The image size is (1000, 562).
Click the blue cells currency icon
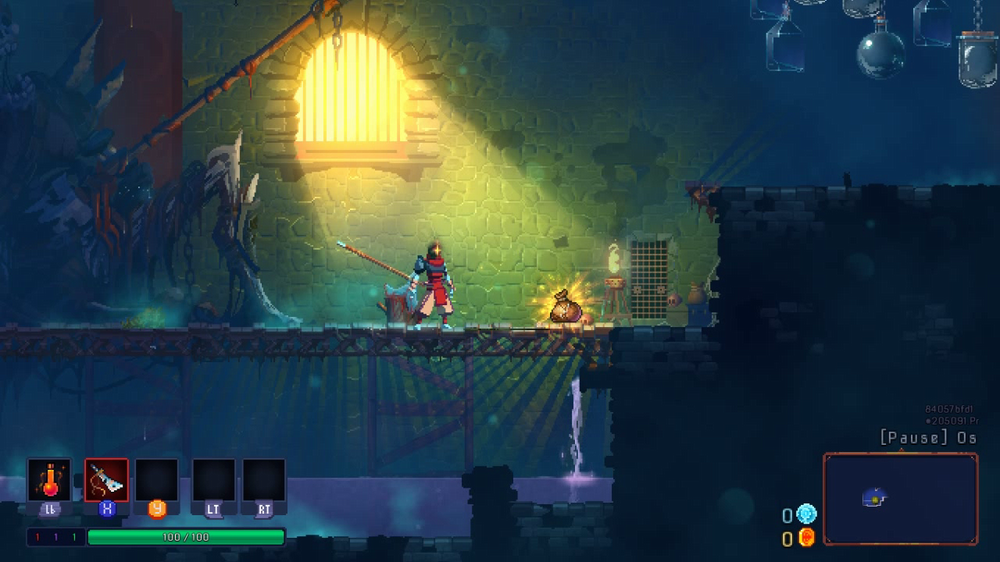(x=807, y=514)
